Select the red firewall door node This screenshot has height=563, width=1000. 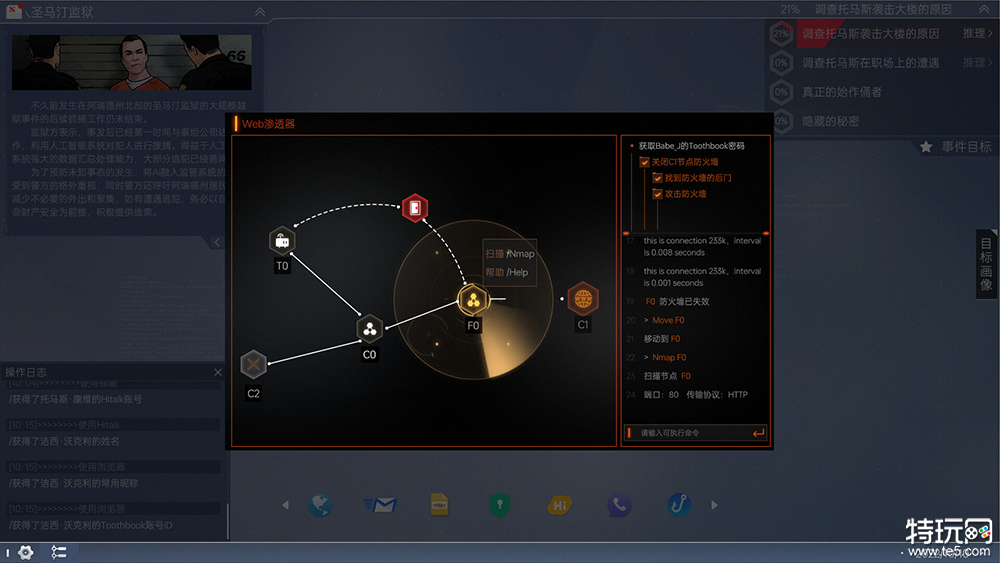tap(415, 208)
